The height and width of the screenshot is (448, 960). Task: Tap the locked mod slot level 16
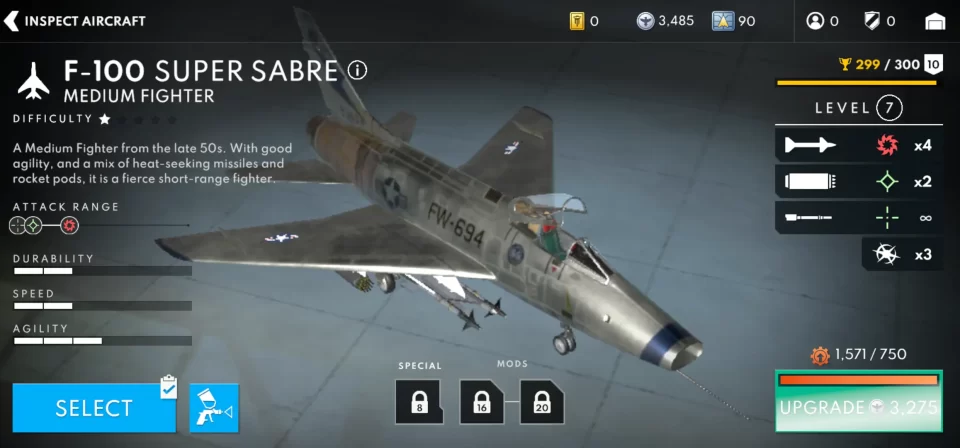tap(482, 401)
